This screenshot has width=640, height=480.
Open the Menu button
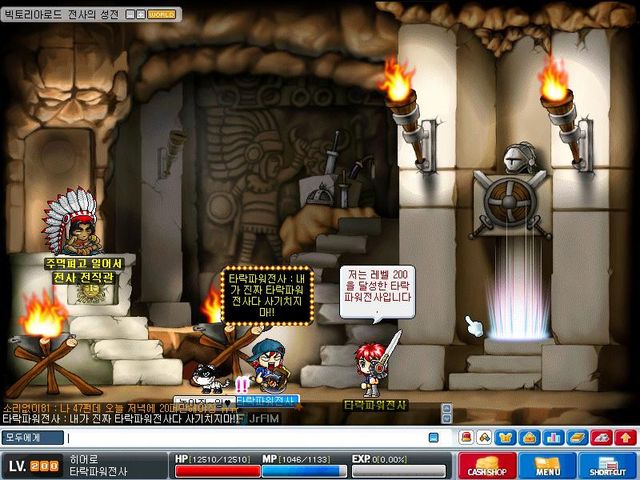[x=547, y=465]
